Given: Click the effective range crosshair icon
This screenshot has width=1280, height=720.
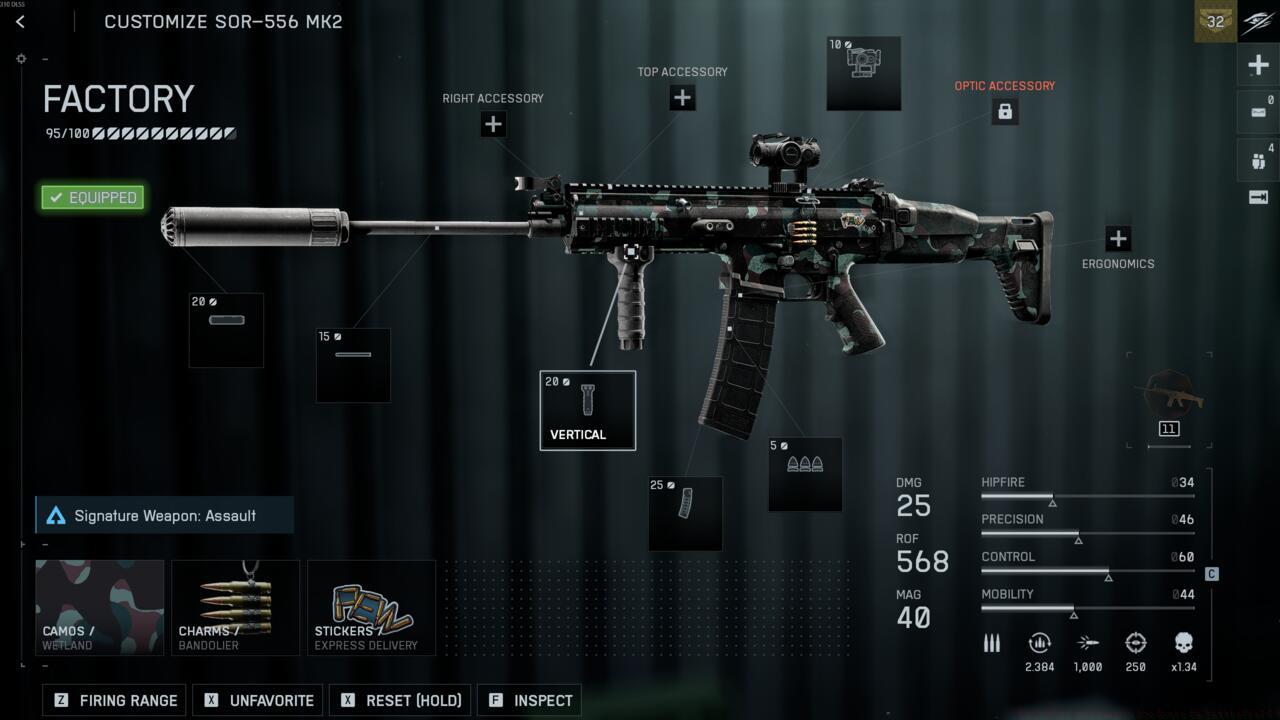Looking at the screenshot, I should coord(1136,643).
